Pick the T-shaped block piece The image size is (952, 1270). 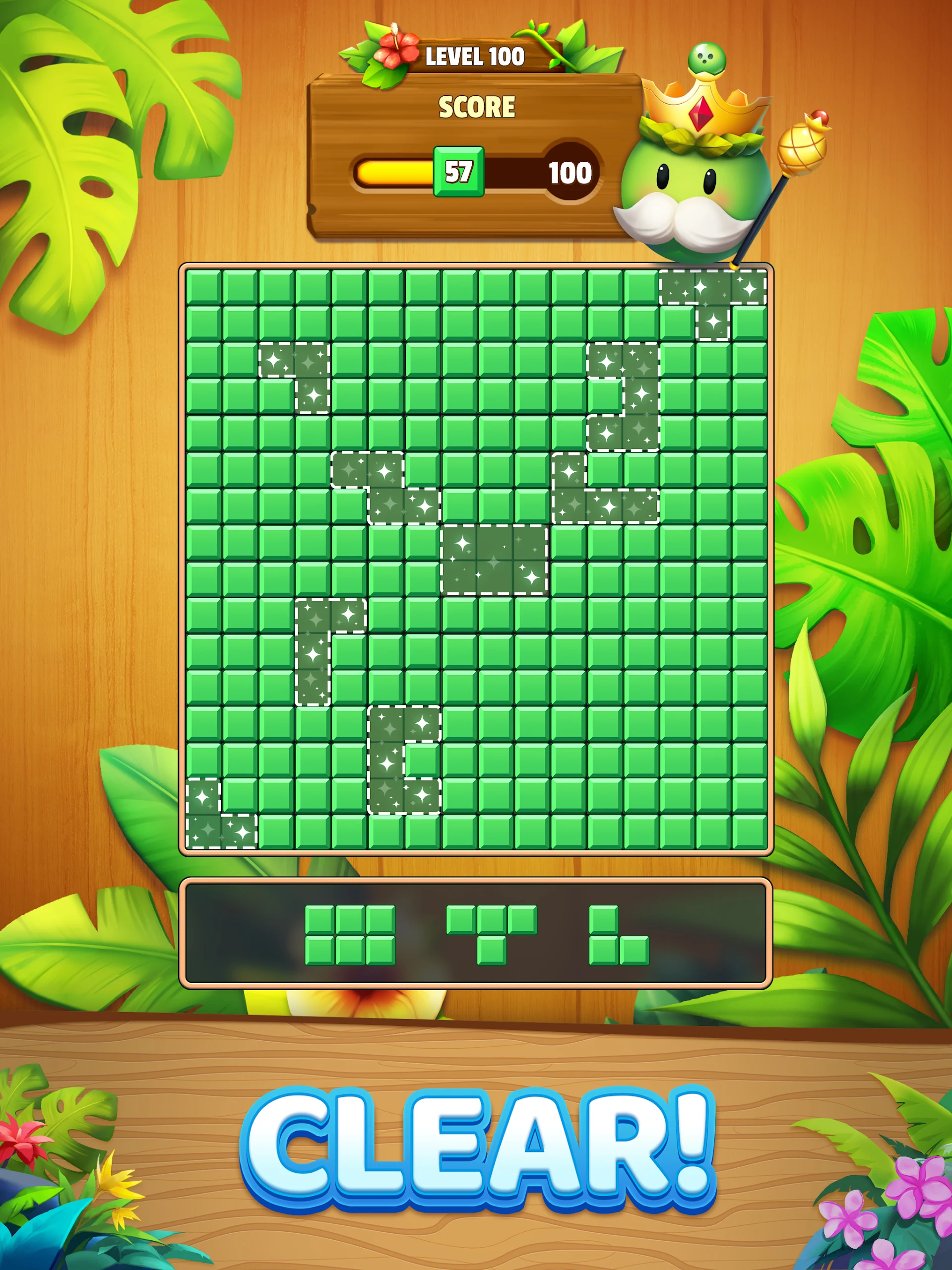tap(492, 926)
